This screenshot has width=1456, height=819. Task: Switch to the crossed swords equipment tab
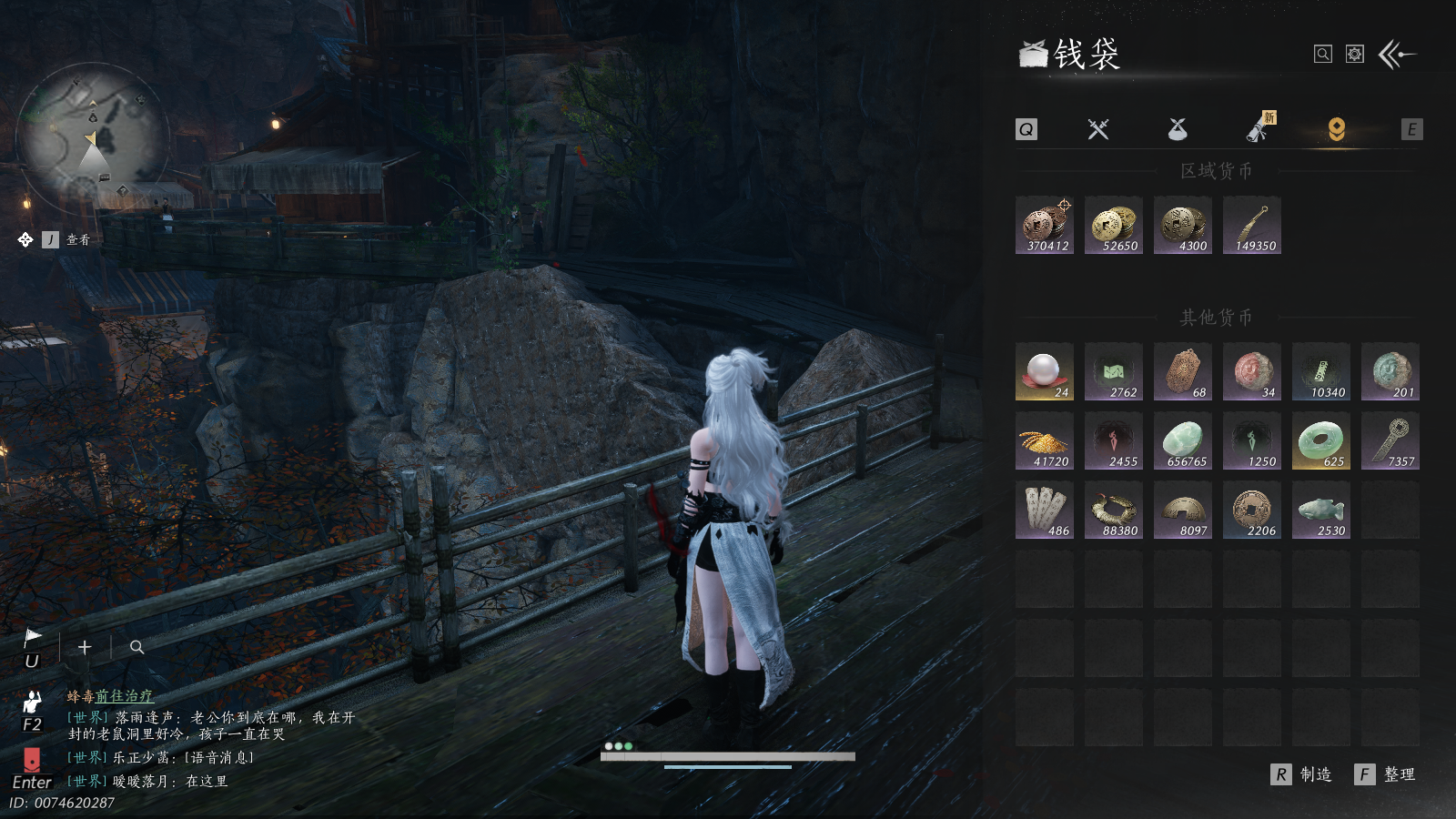coord(1098,129)
